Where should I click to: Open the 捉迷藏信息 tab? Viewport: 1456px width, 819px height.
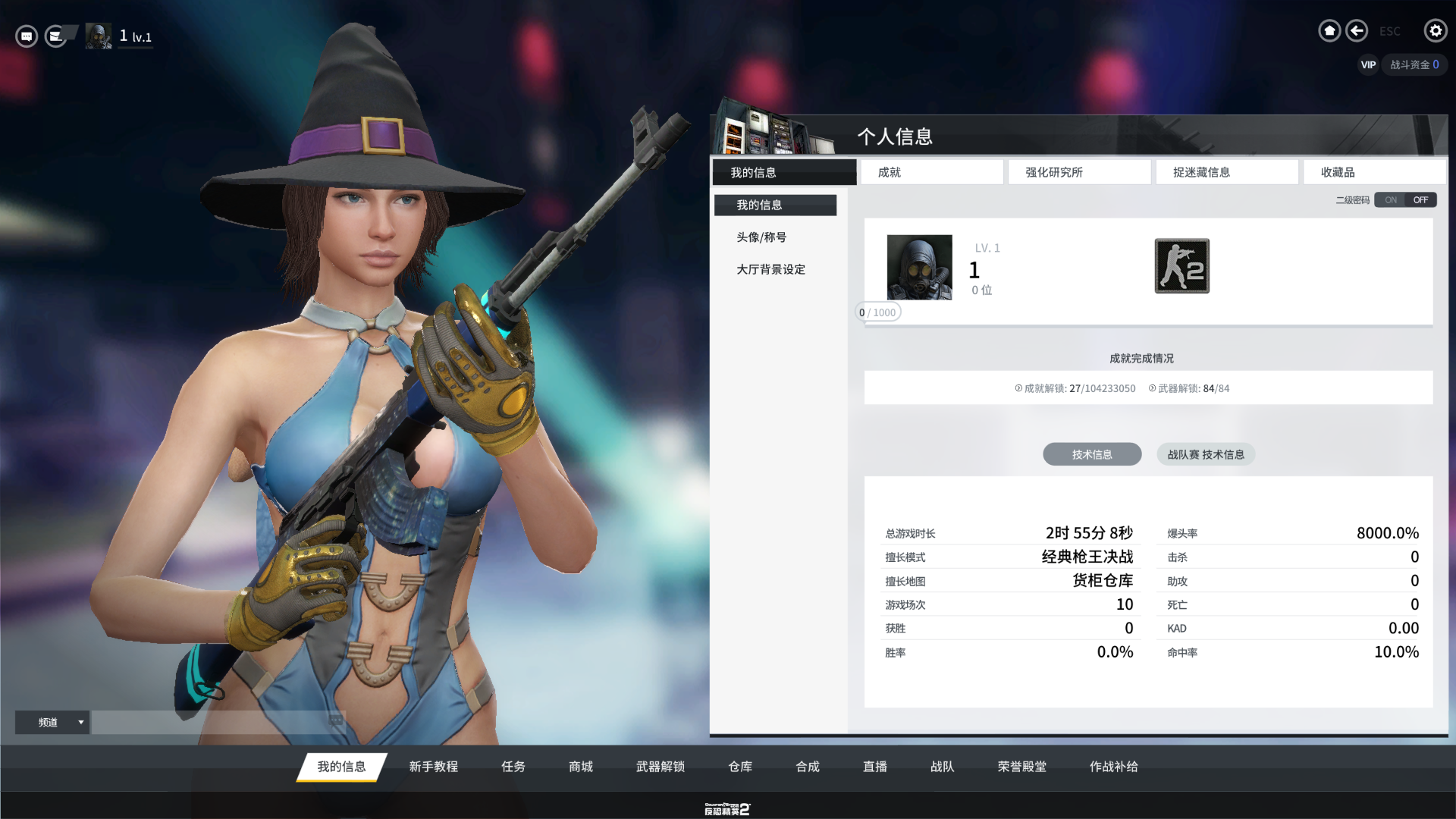pyautogui.click(x=1226, y=172)
